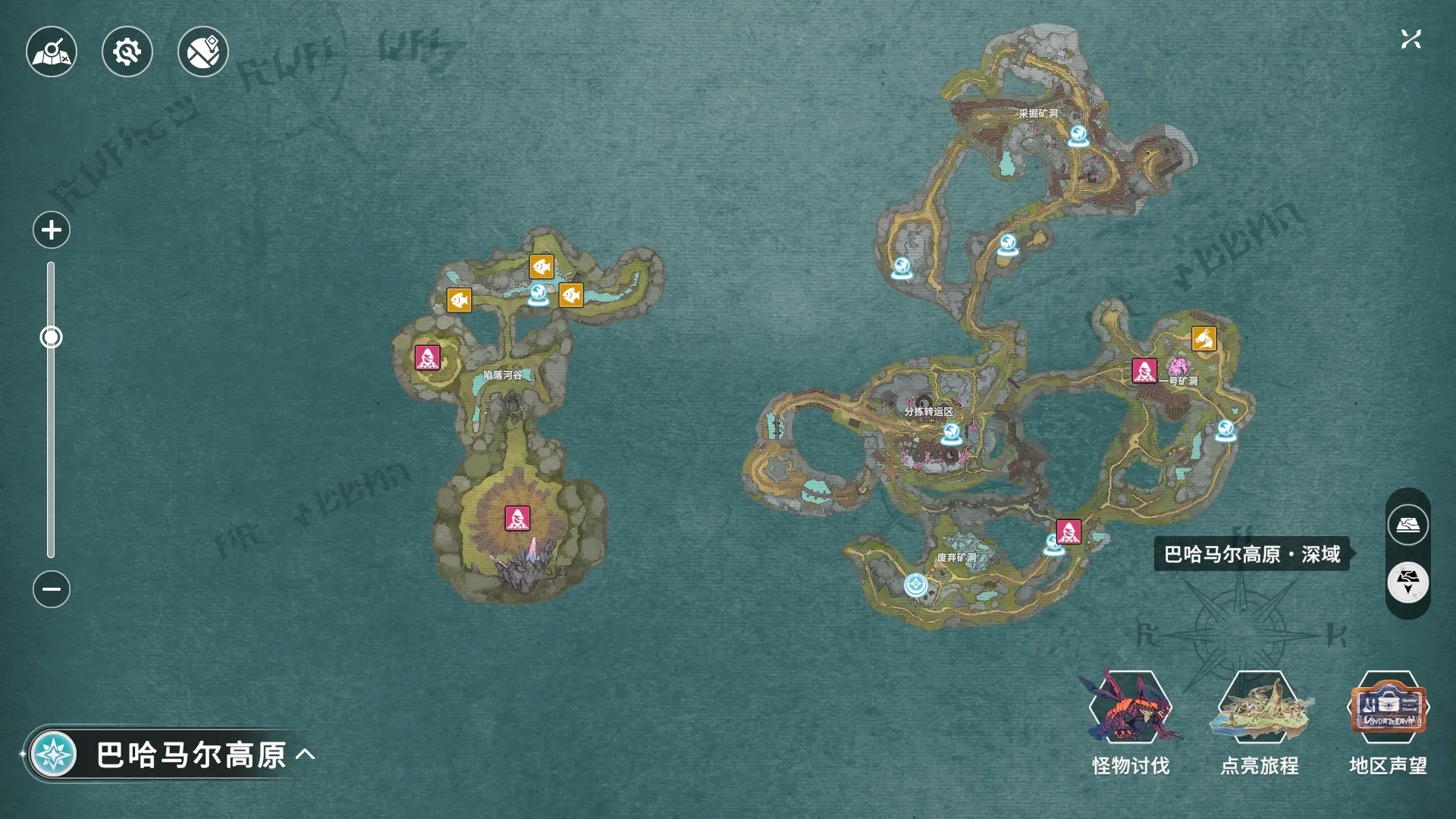Select the teleport waypoint near 采掘矿洞
Viewport: 1456px width, 819px height.
click(1078, 136)
